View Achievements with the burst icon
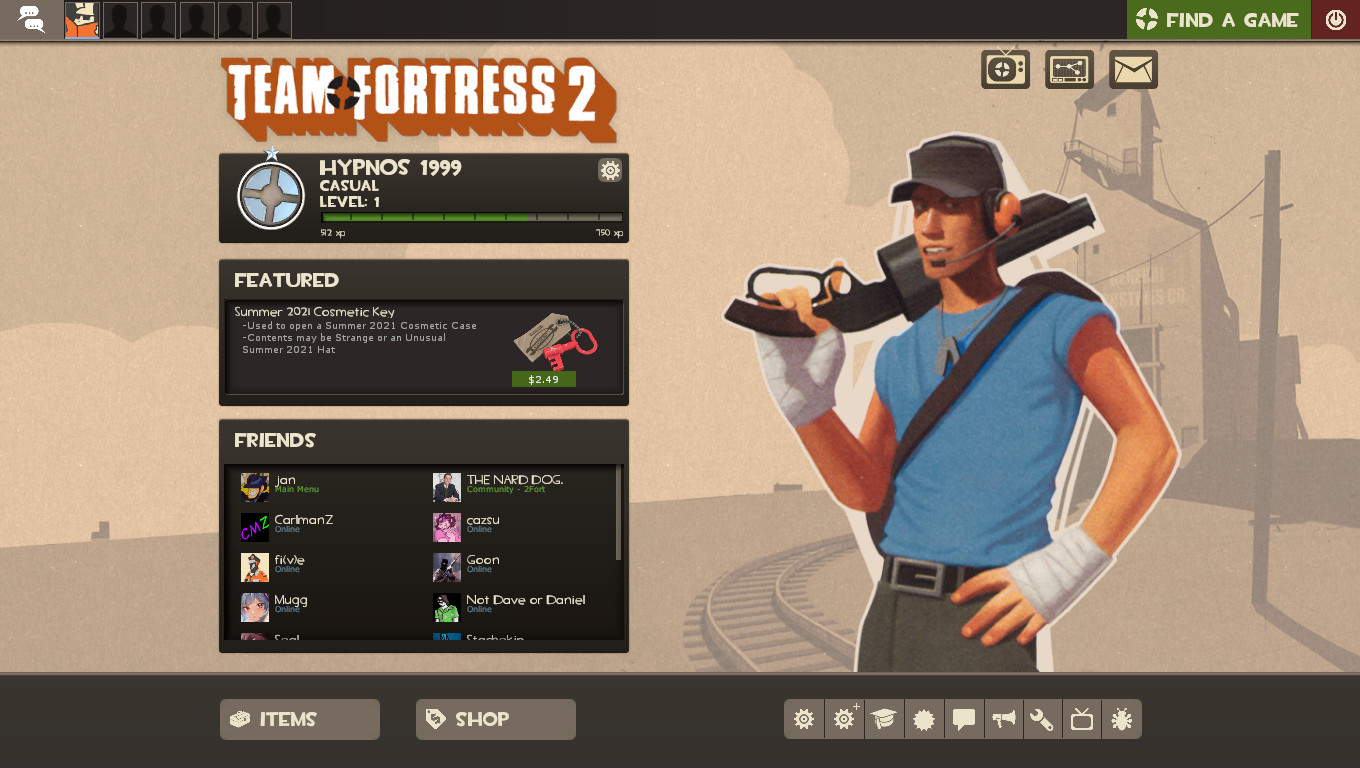The width and height of the screenshot is (1360, 768). 924,719
